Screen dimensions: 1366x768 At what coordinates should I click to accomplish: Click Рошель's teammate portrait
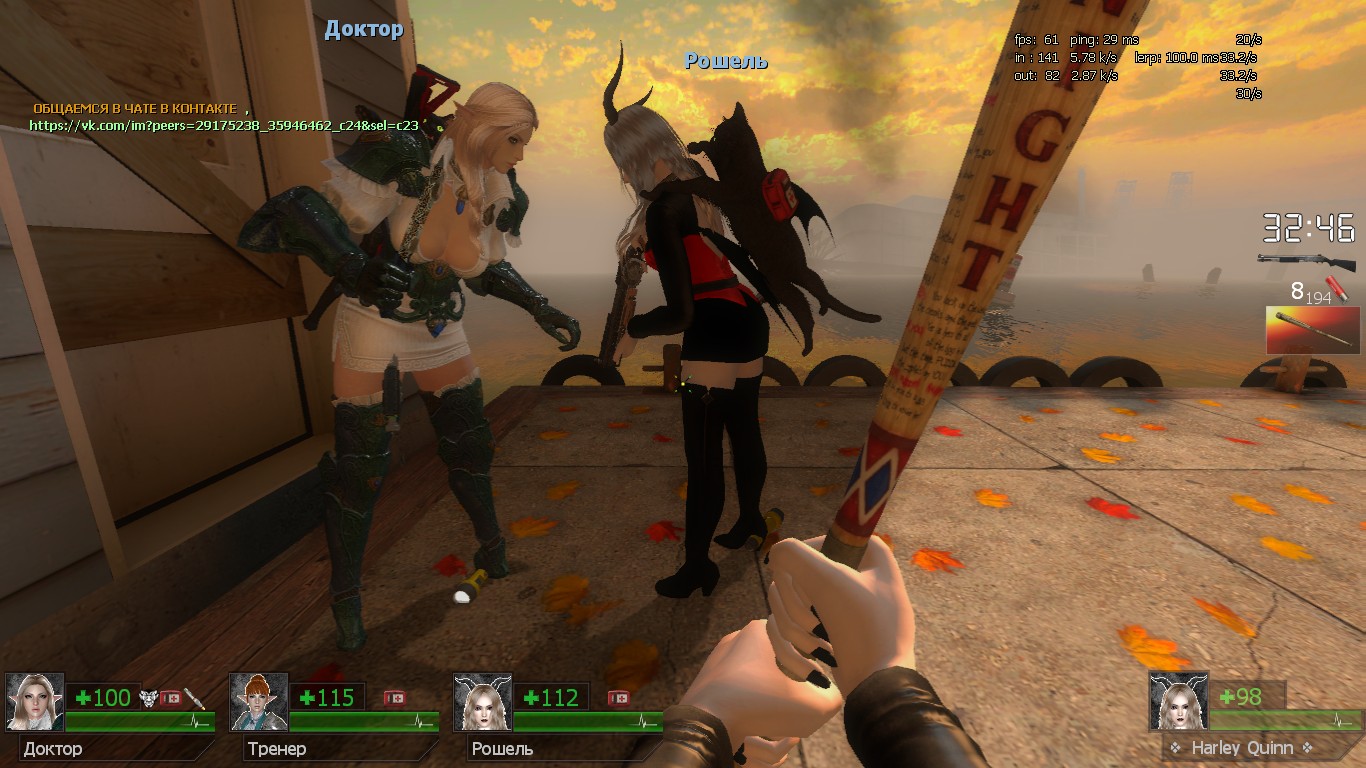(x=483, y=702)
